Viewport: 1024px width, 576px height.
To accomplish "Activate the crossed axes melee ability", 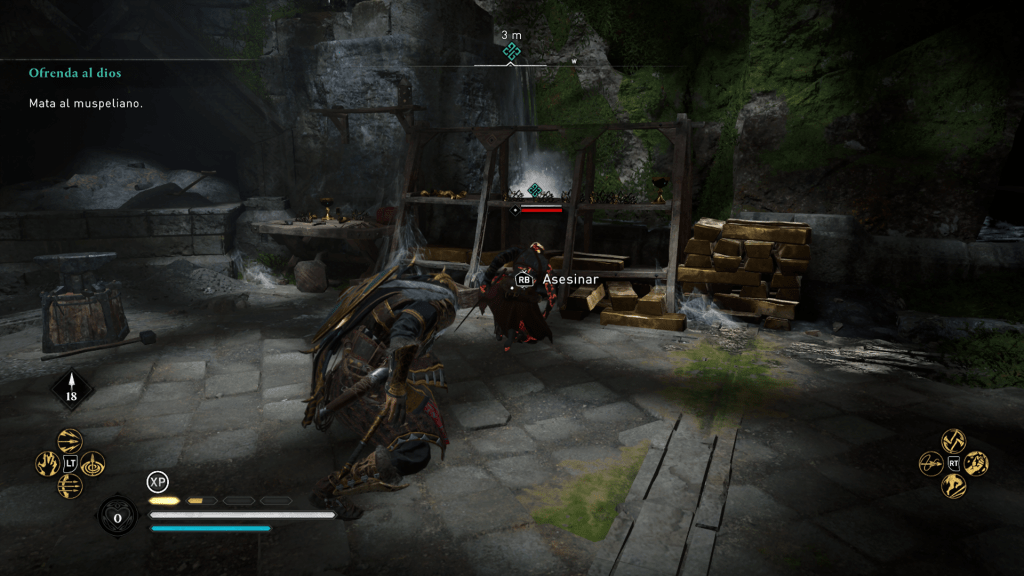I will (x=953, y=440).
